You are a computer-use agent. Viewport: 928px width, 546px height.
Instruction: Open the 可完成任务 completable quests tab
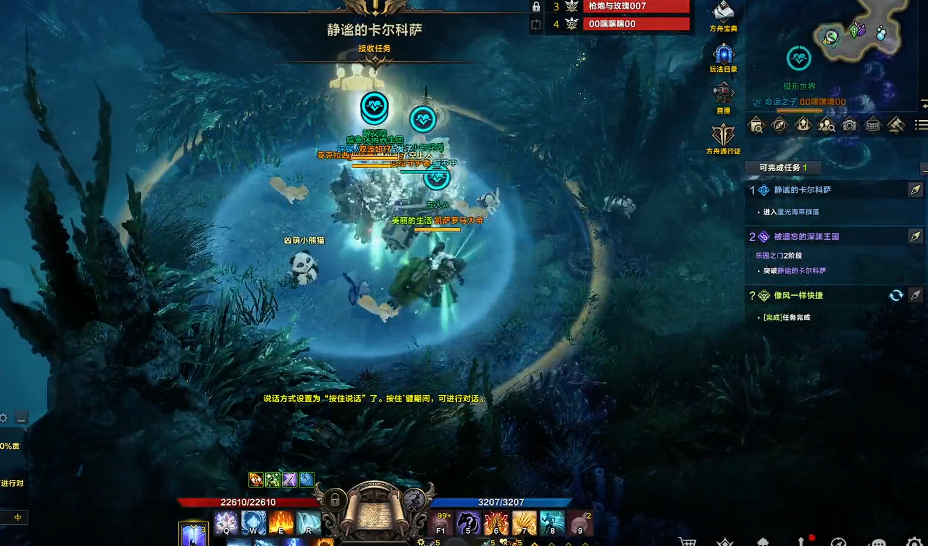(x=788, y=167)
